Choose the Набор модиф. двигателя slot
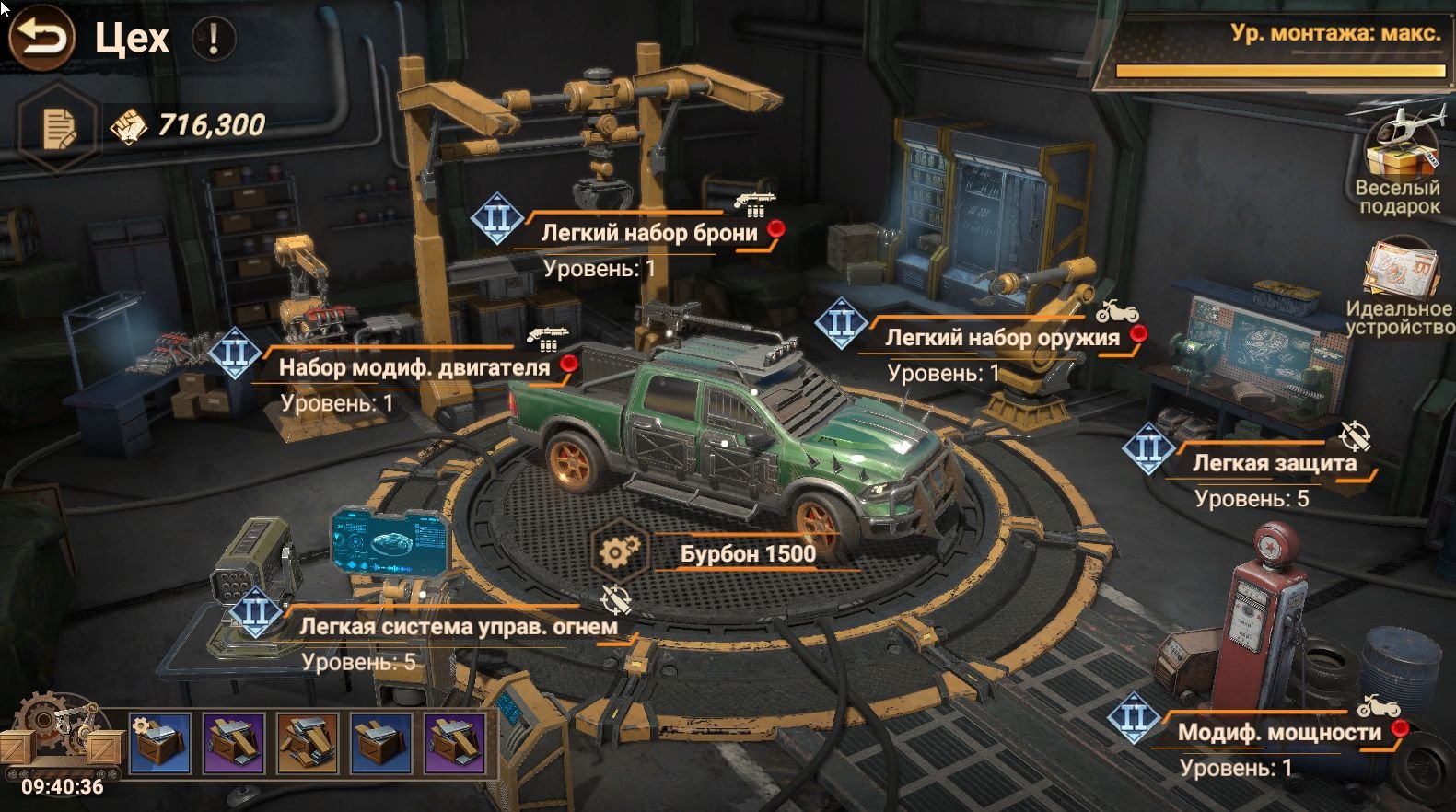This screenshot has width=1456, height=812. [x=414, y=367]
